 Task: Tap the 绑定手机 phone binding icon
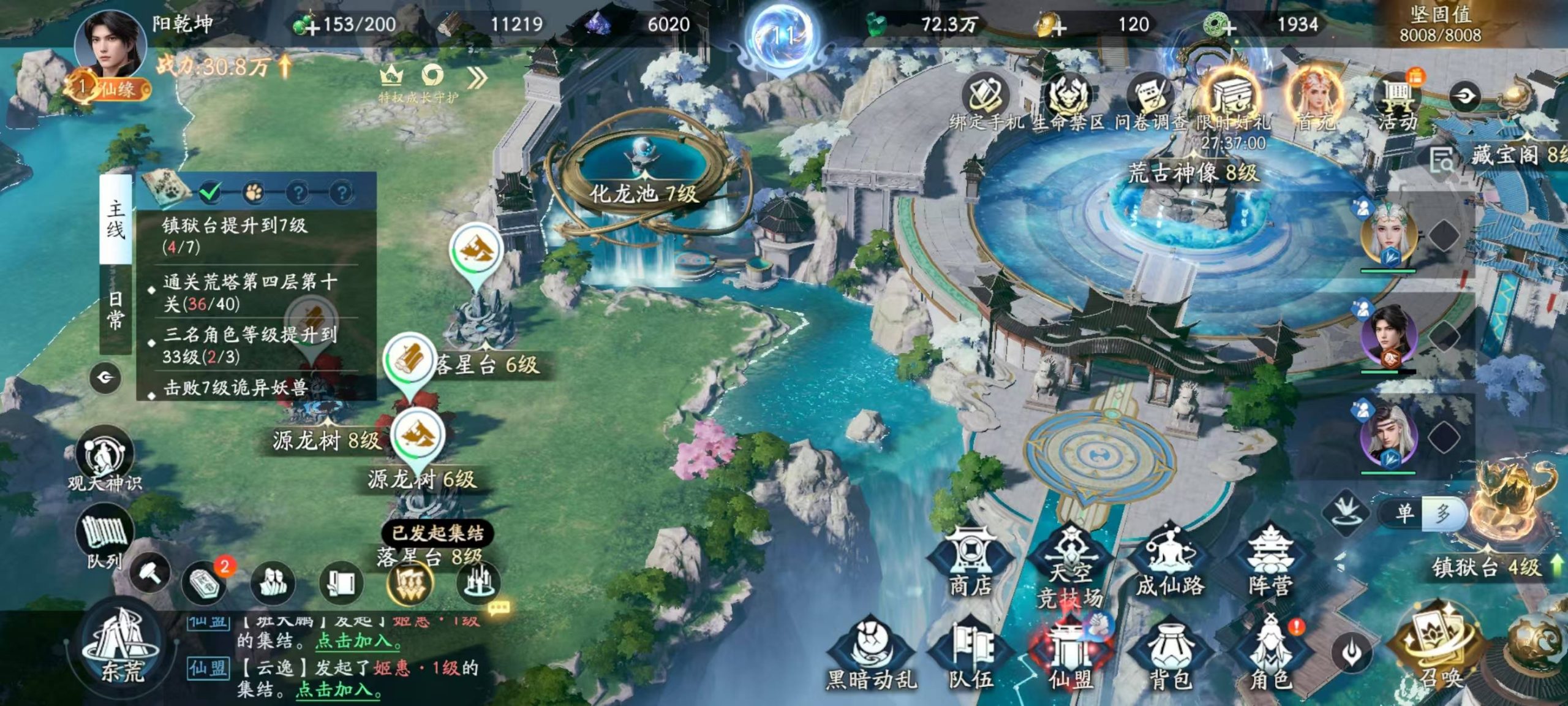pos(986,101)
